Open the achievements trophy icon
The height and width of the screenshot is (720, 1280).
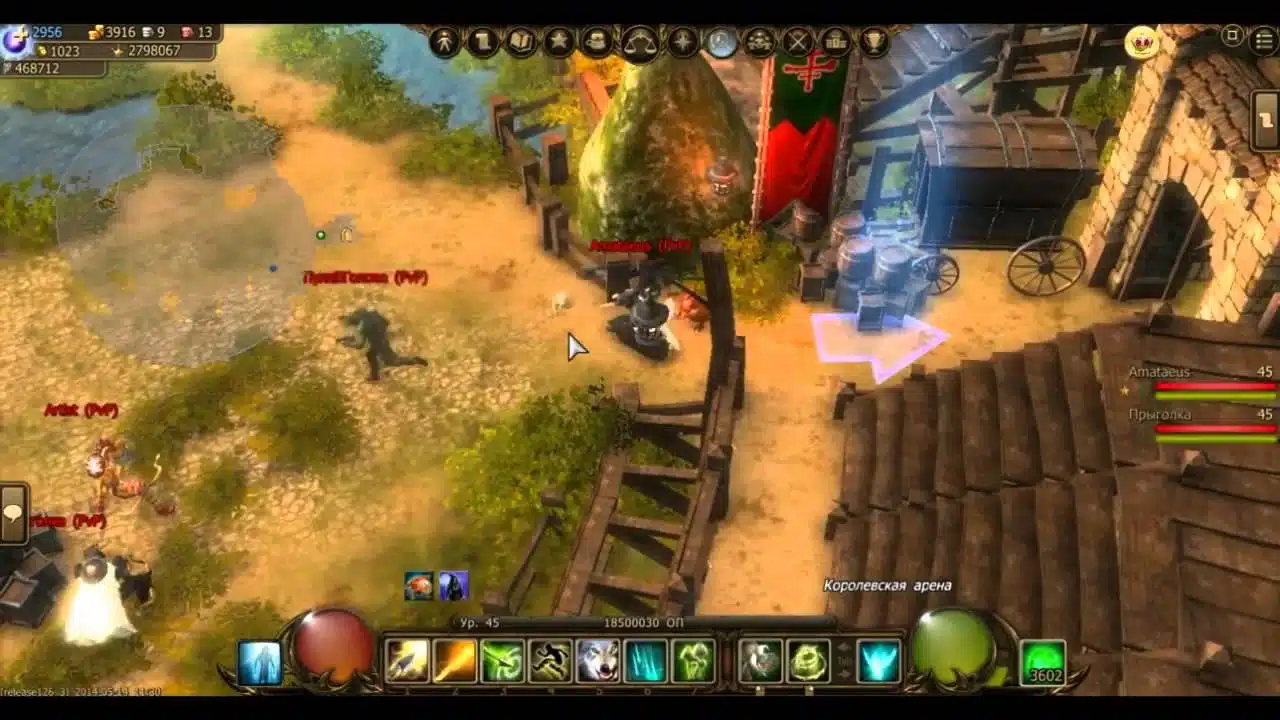tap(874, 42)
